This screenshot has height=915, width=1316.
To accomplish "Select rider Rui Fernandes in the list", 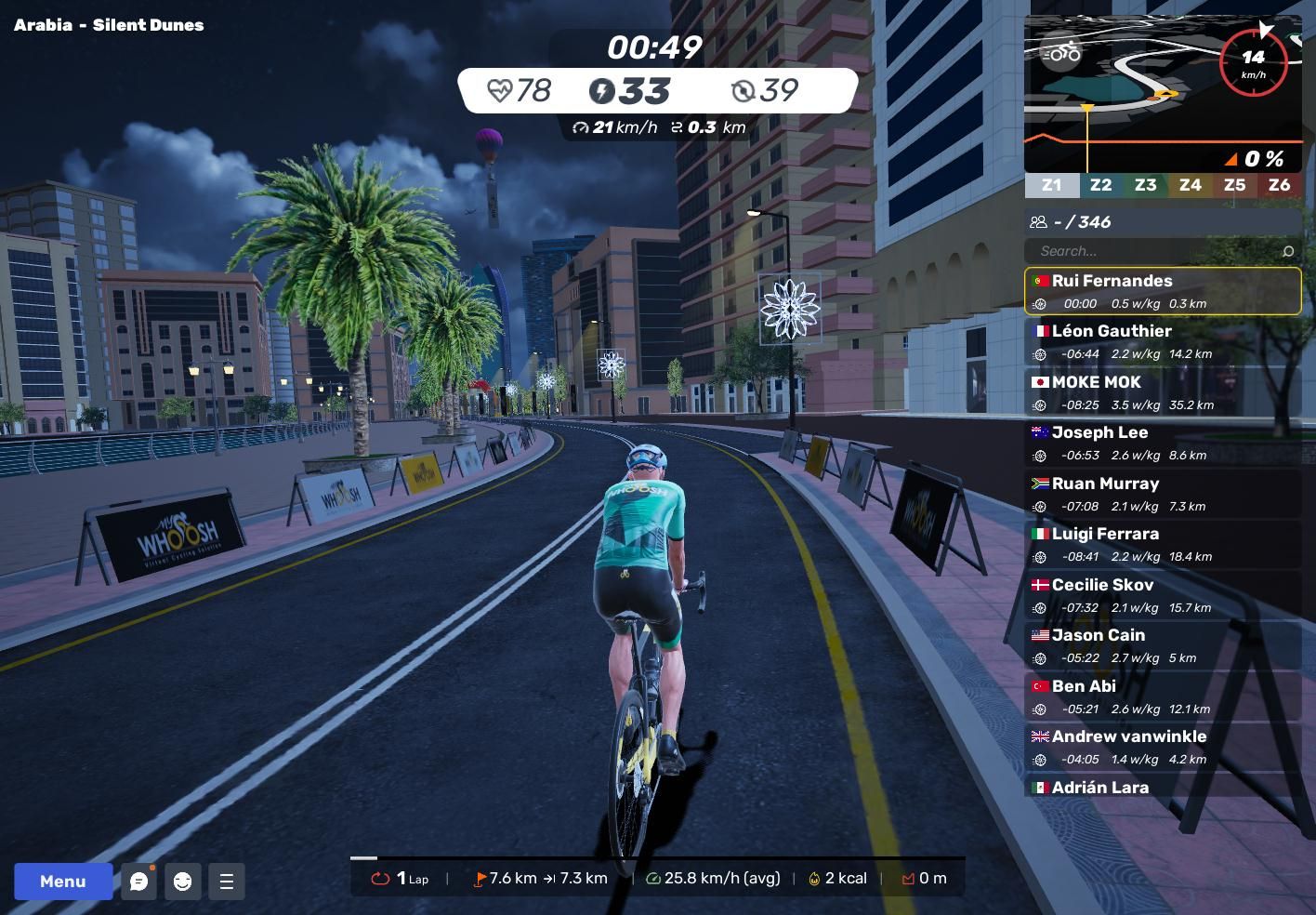I will (1163, 291).
